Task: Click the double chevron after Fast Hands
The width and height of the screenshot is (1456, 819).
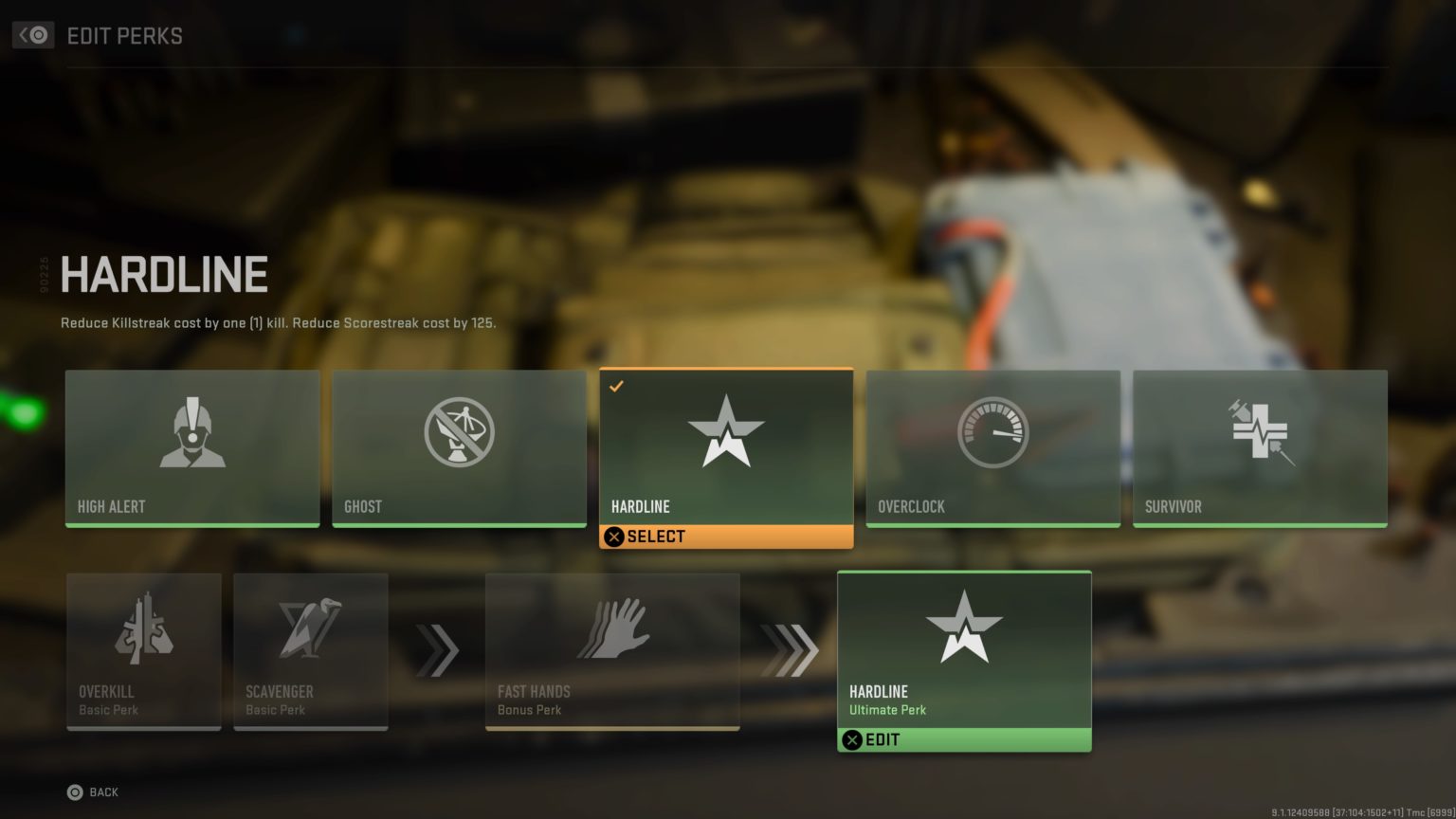Action: click(x=790, y=651)
